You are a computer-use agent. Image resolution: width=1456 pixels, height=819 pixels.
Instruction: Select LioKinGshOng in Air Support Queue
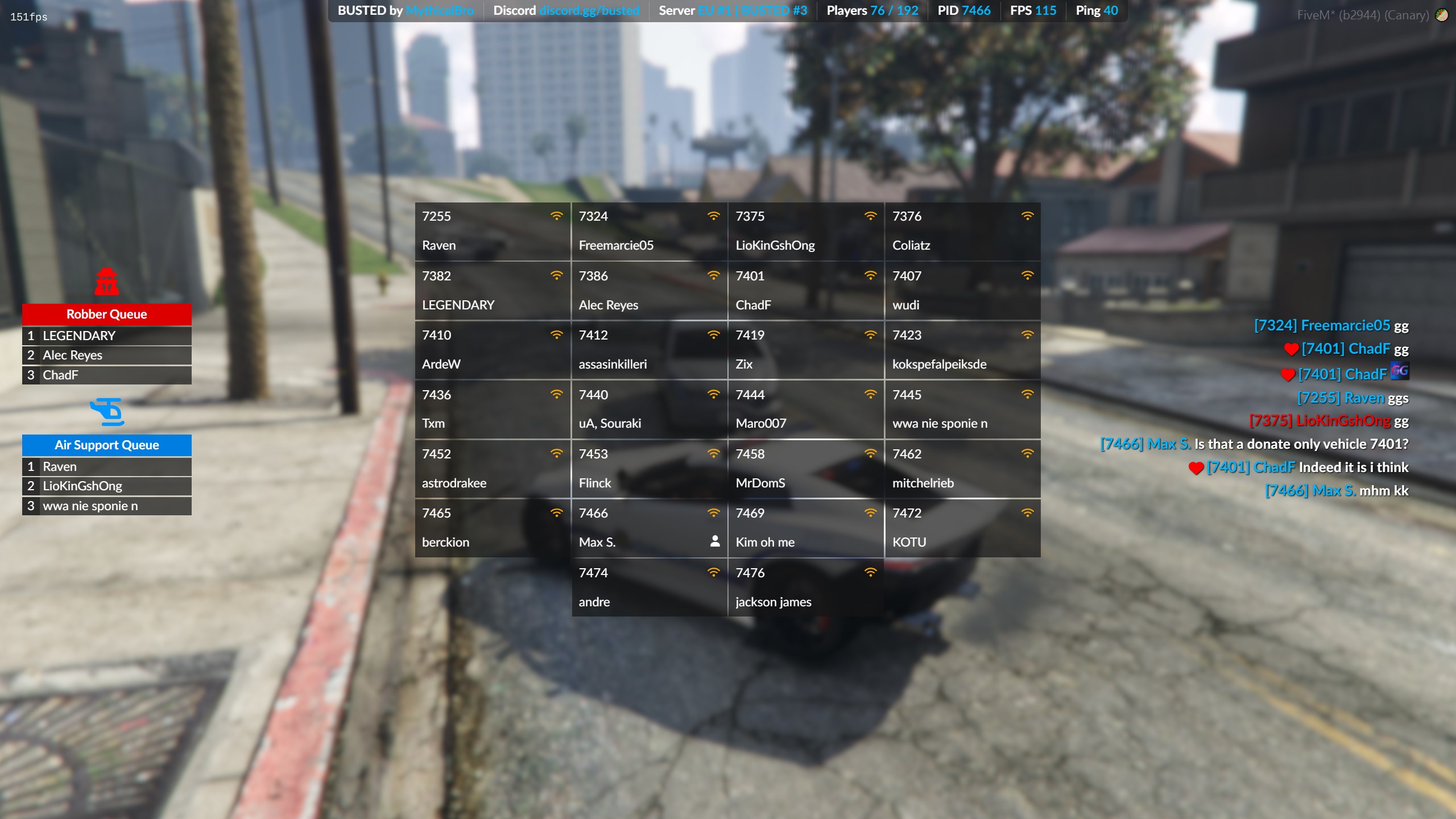pos(106,486)
